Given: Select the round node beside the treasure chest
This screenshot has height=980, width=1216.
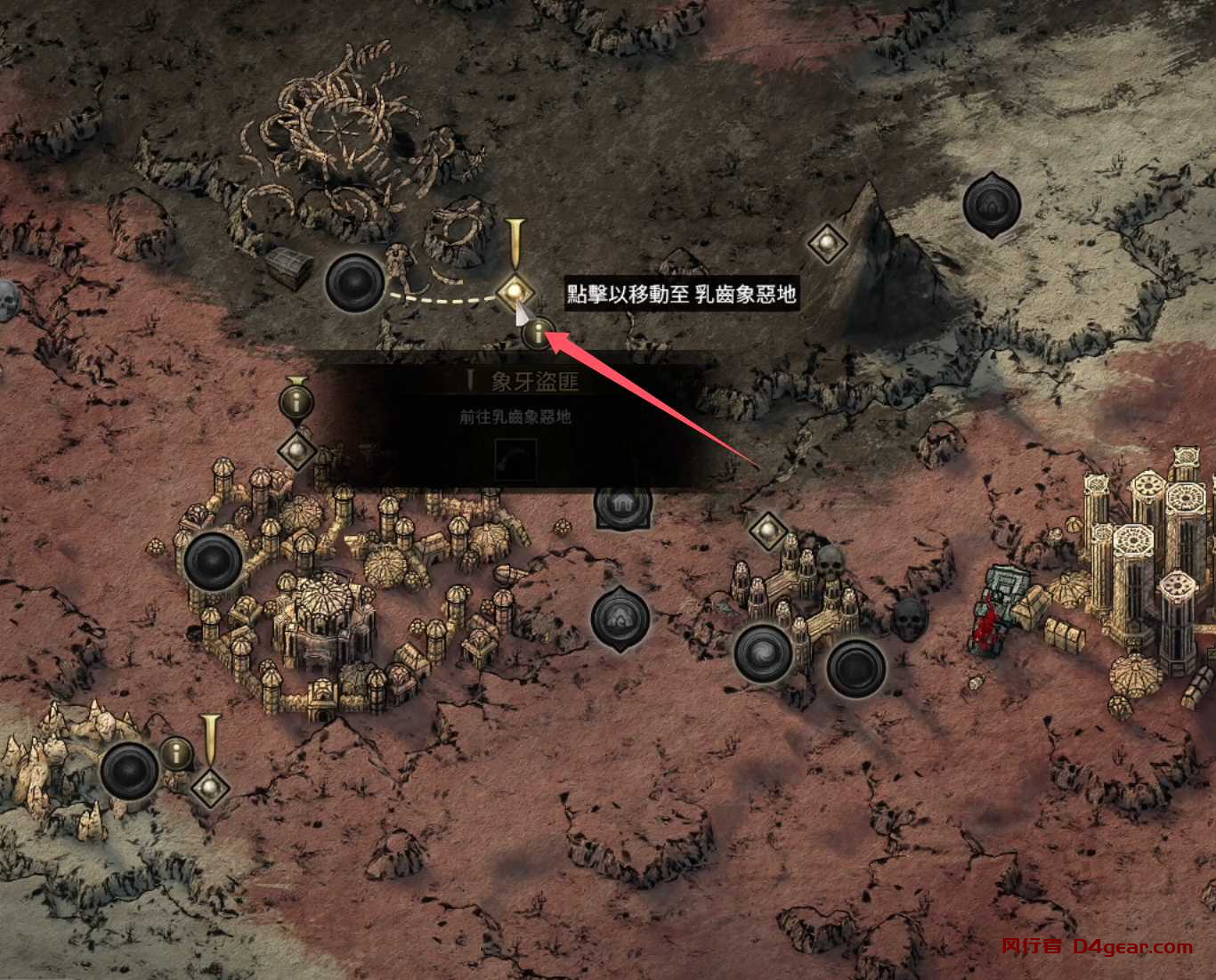Looking at the screenshot, I should pyautogui.click(x=354, y=282).
